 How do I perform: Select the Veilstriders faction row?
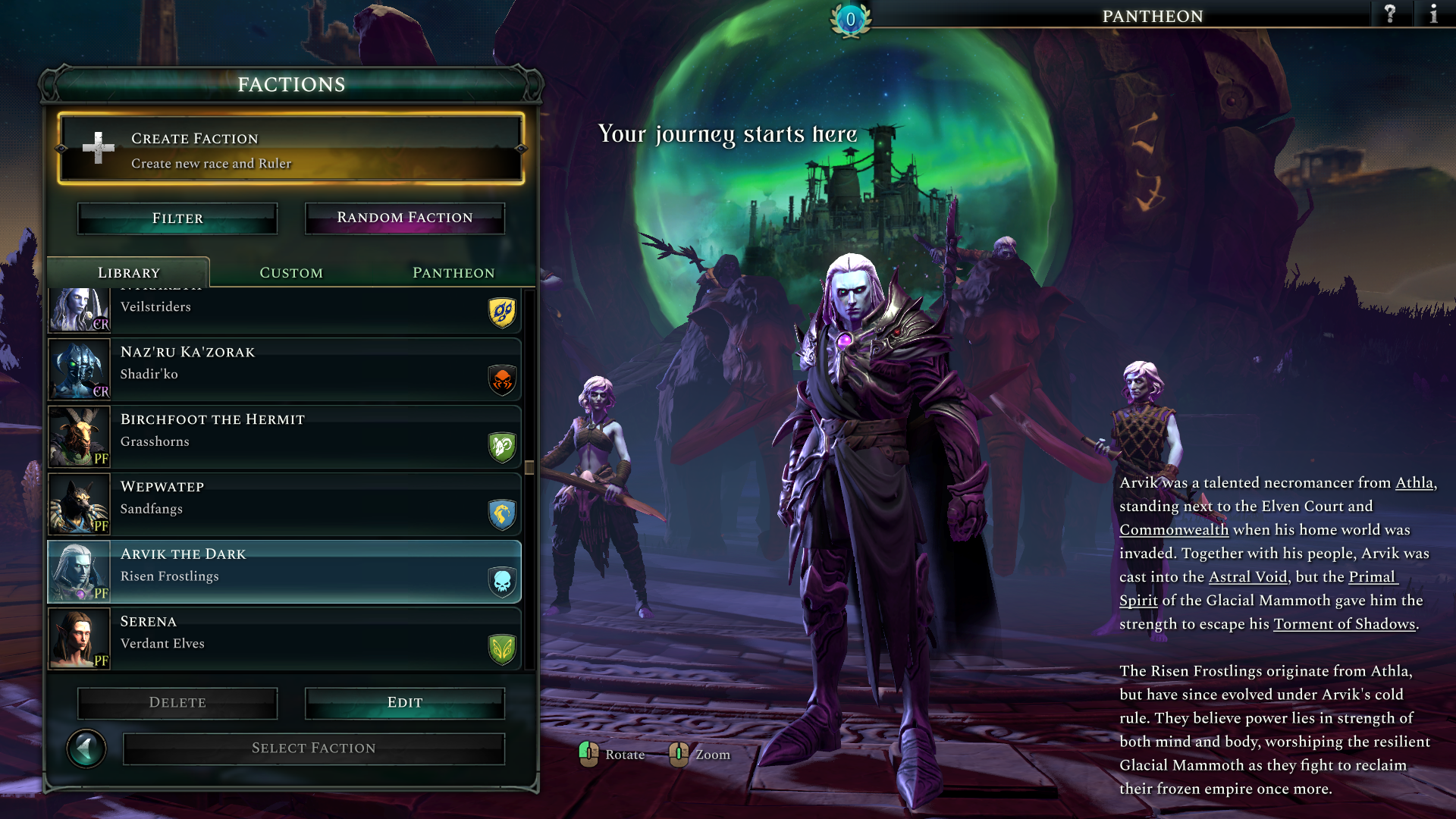[x=284, y=309]
